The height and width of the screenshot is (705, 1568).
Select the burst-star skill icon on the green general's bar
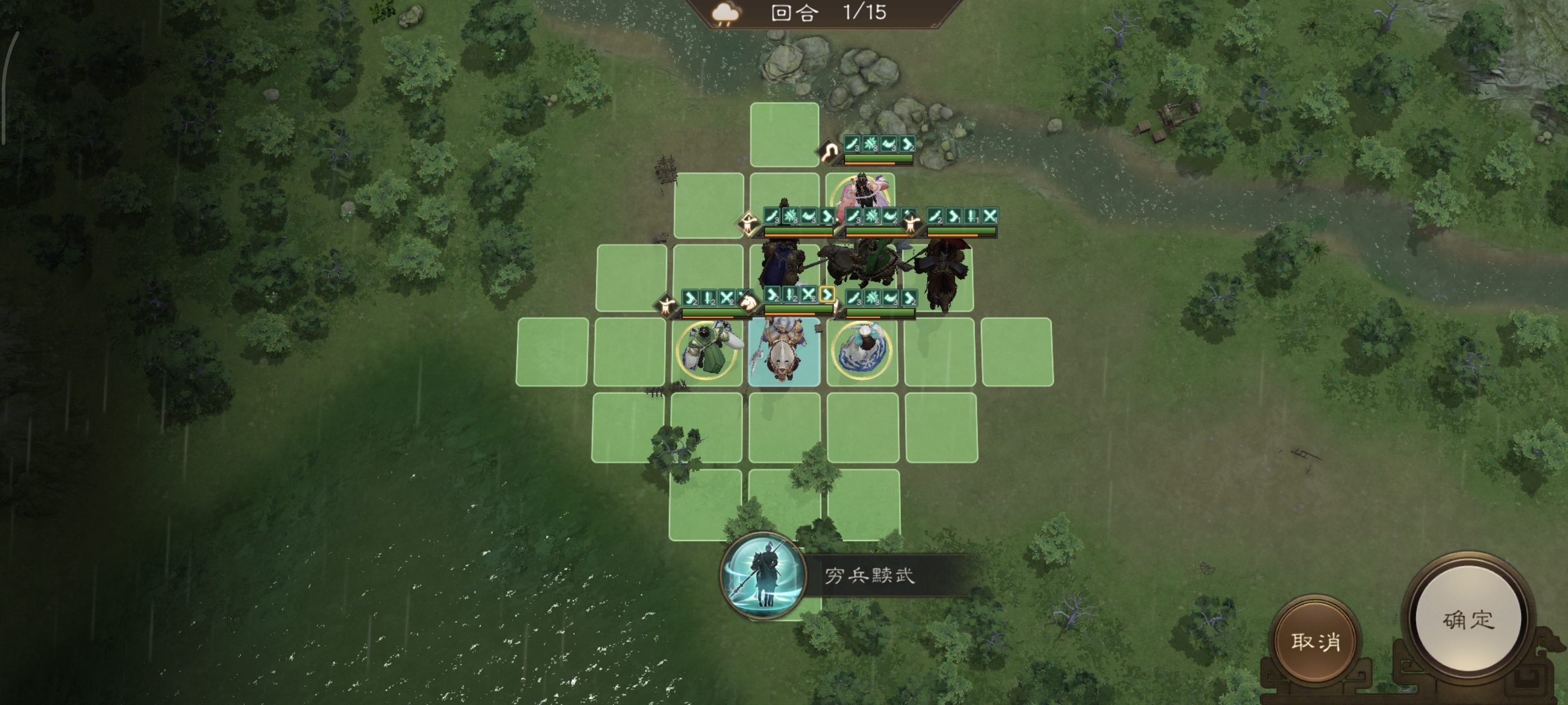tap(872, 217)
